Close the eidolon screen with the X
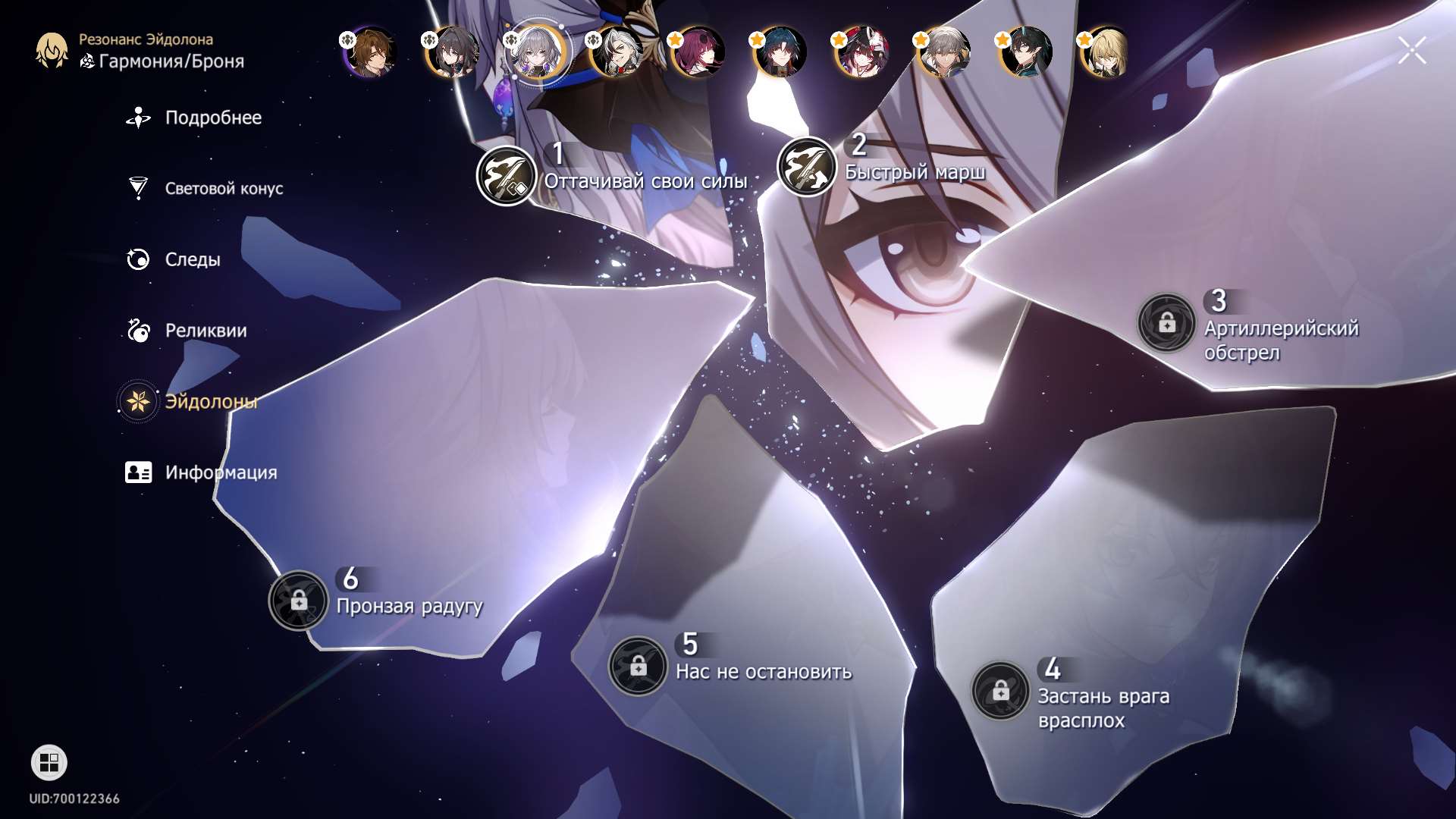The image size is (1456, 819). point(1412,51)
